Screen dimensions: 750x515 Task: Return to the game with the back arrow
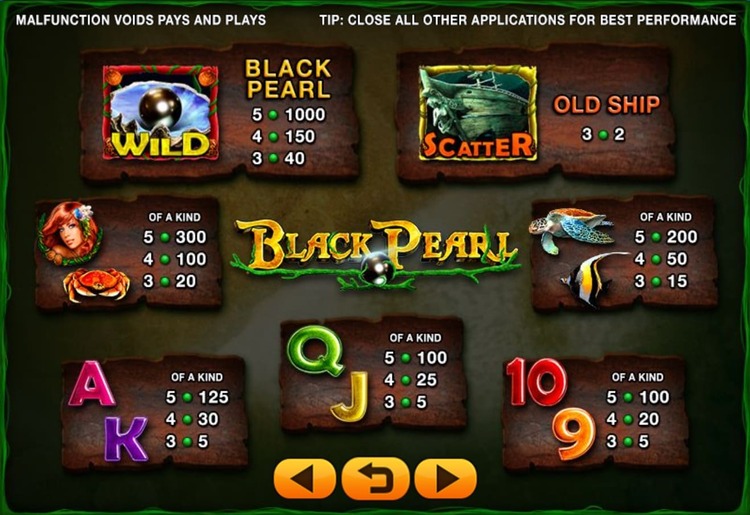(375, 478)
